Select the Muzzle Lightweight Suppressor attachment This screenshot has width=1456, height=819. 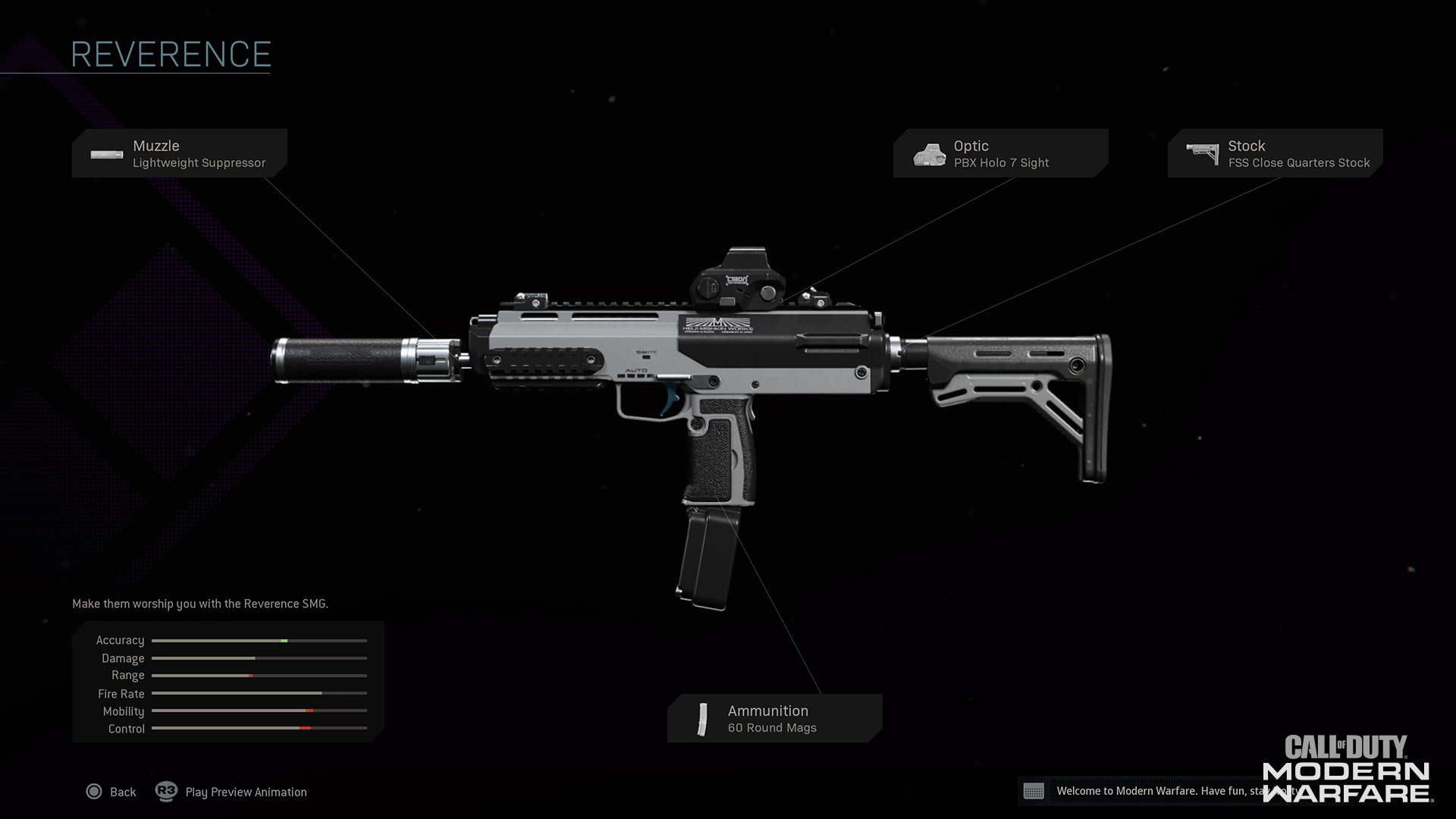[180, 153]
